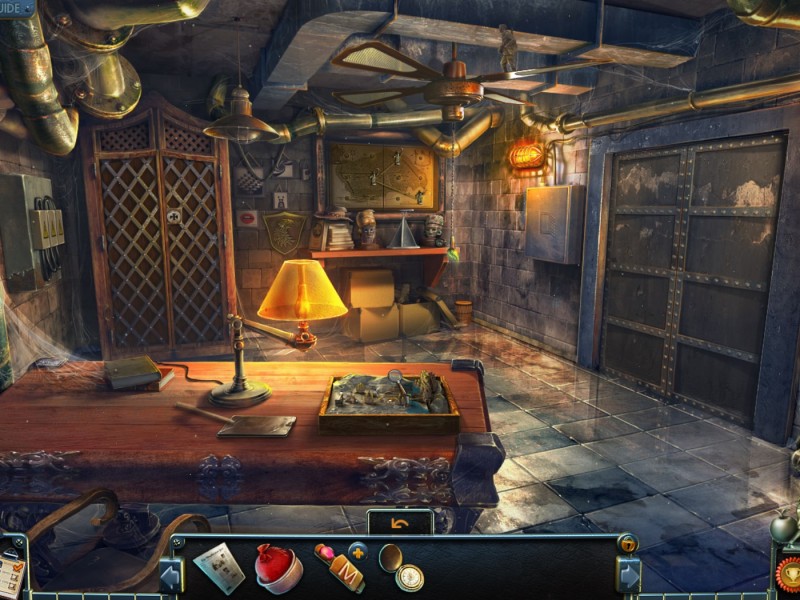Toggle the inventory panel lock
The width and height of the screenshot is (800, 600).
point(627,543)
